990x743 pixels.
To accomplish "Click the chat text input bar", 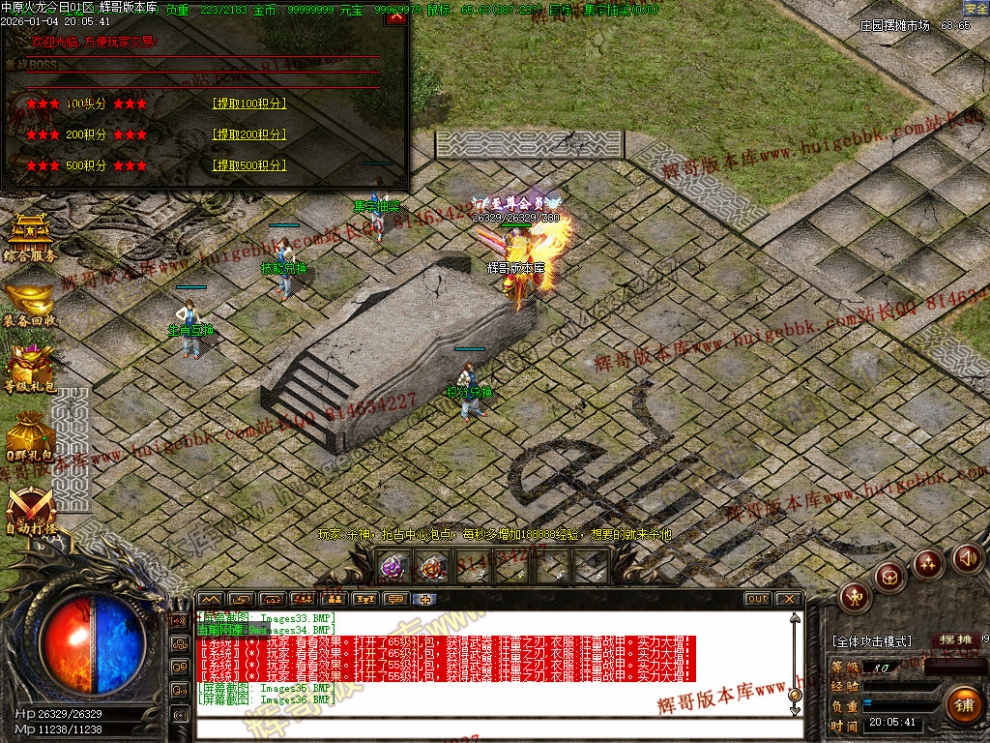I will (x=495, y=726).
